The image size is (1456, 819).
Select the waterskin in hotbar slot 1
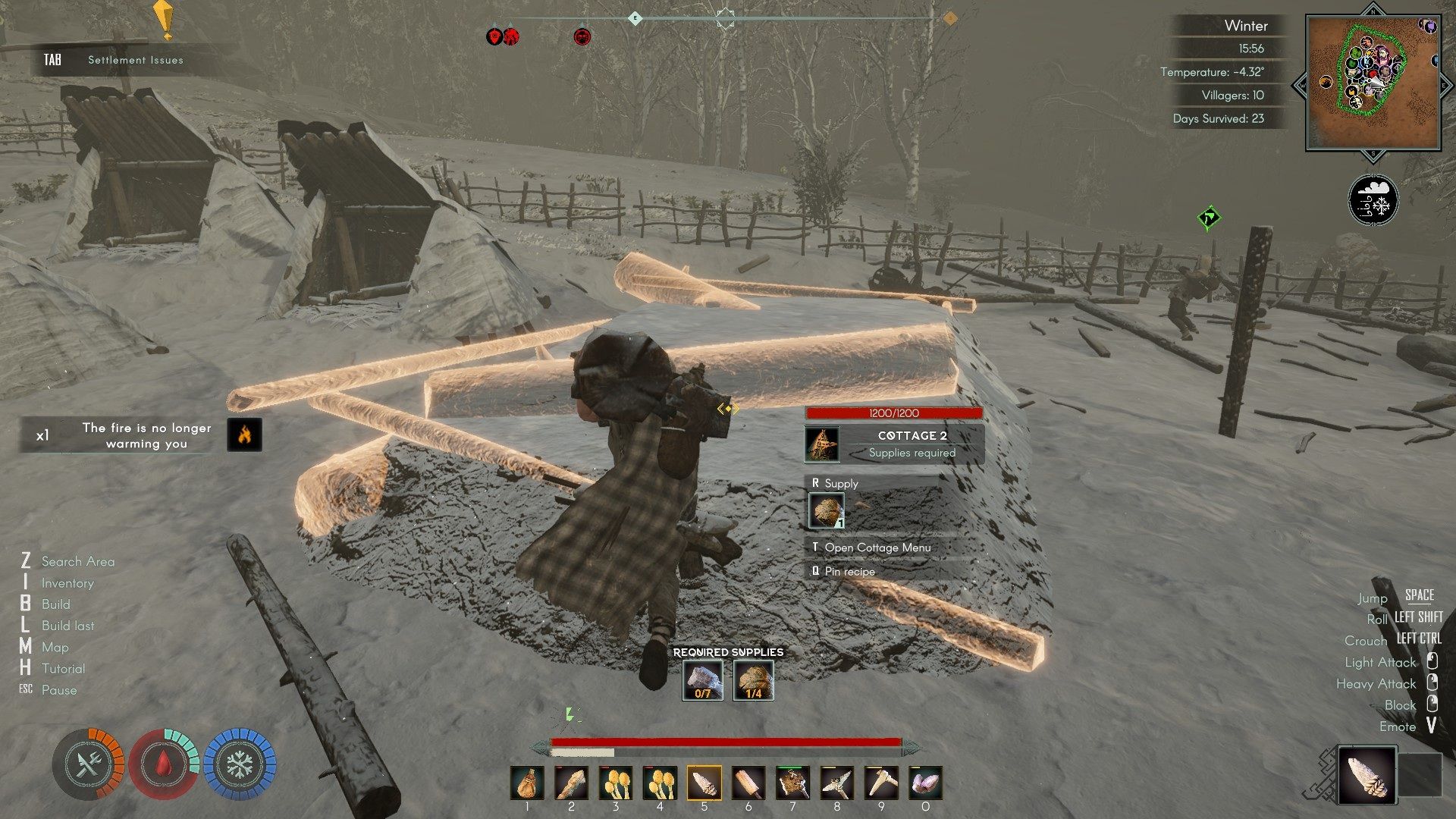pyautogui.click(x=527, y=783)
